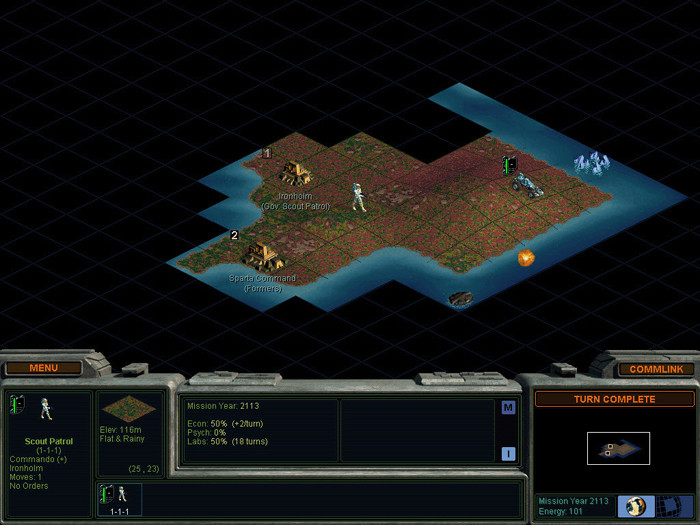700x525 pixels.
Task: Click the TURN COMPLETE button
Action: [x=614, y=399]
